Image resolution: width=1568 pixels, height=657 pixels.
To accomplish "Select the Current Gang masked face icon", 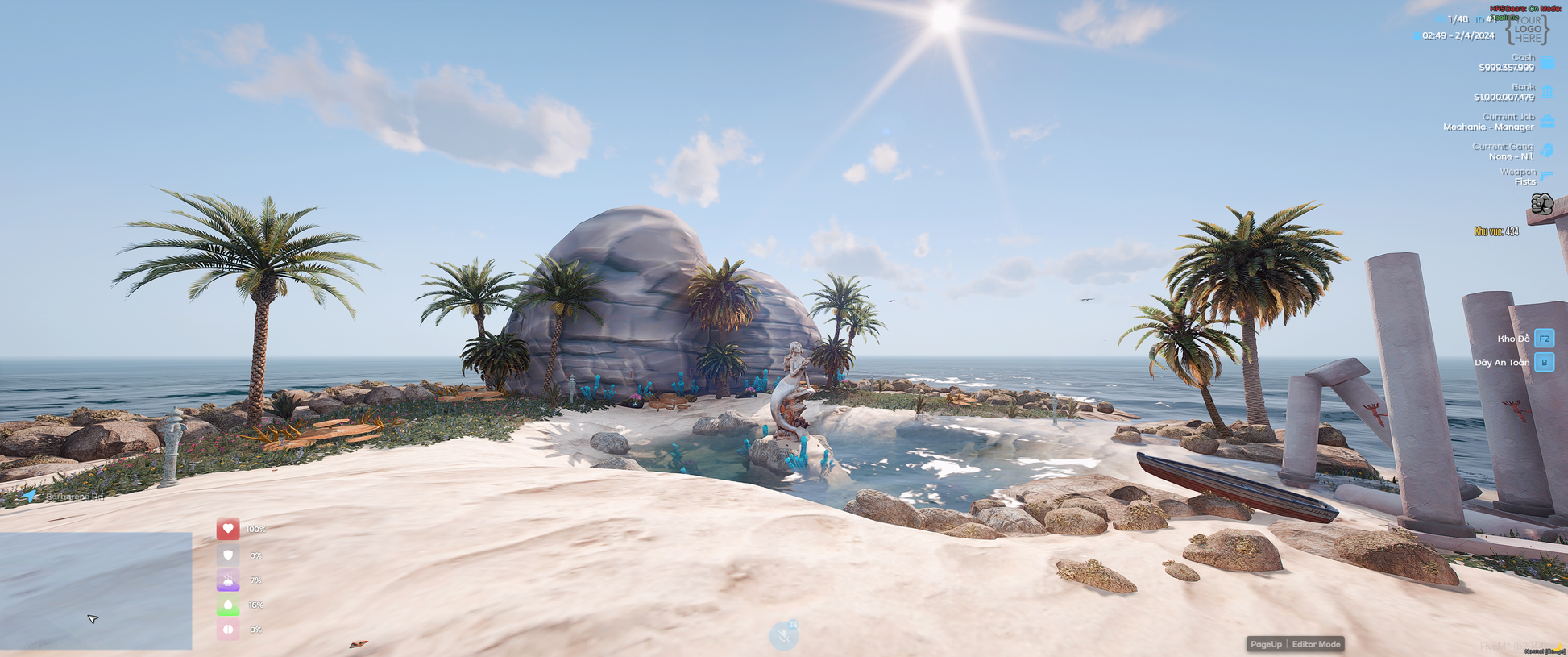I will click(1548, 151).
